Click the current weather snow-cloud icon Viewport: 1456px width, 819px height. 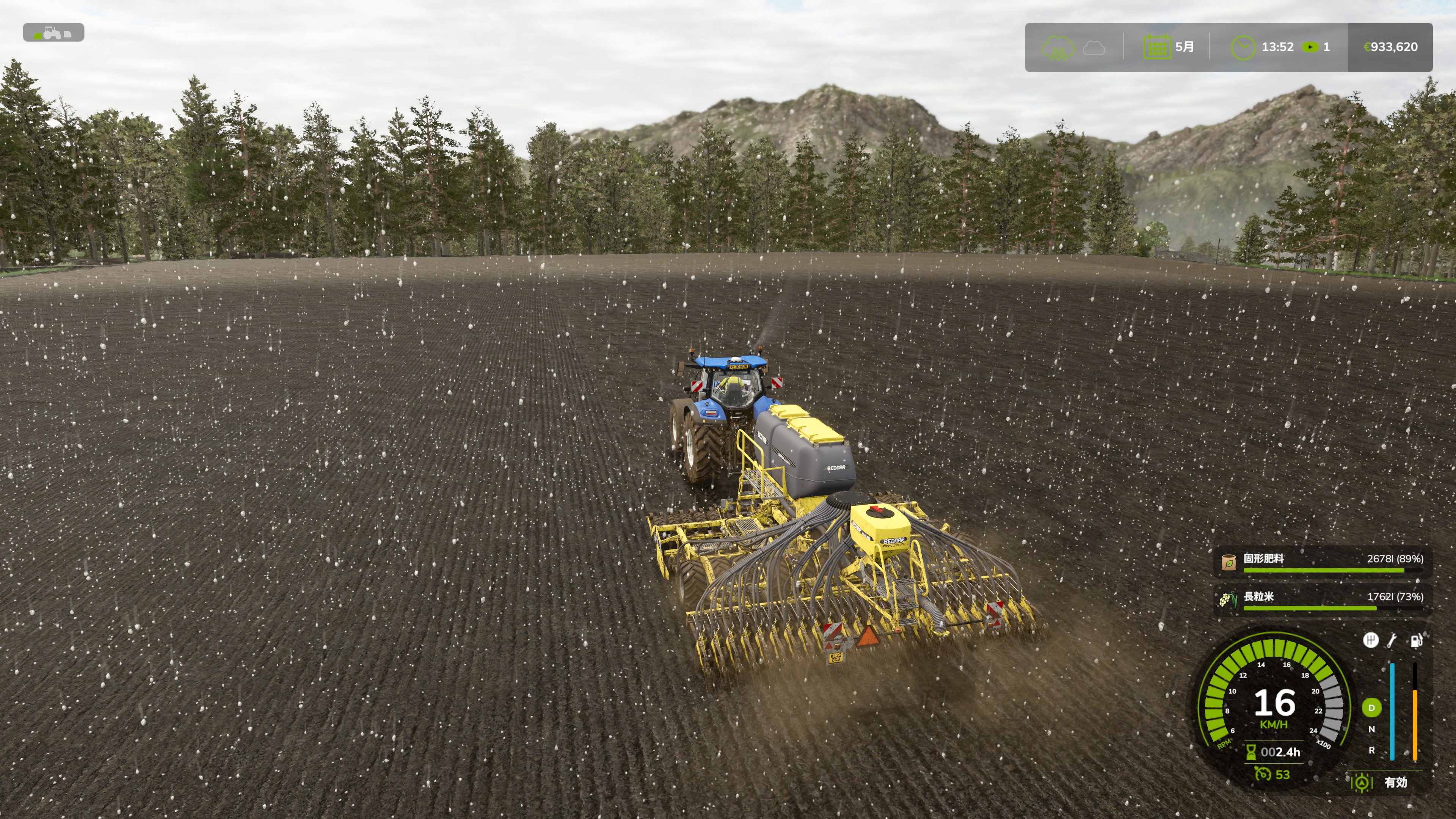pos(1058,47)
